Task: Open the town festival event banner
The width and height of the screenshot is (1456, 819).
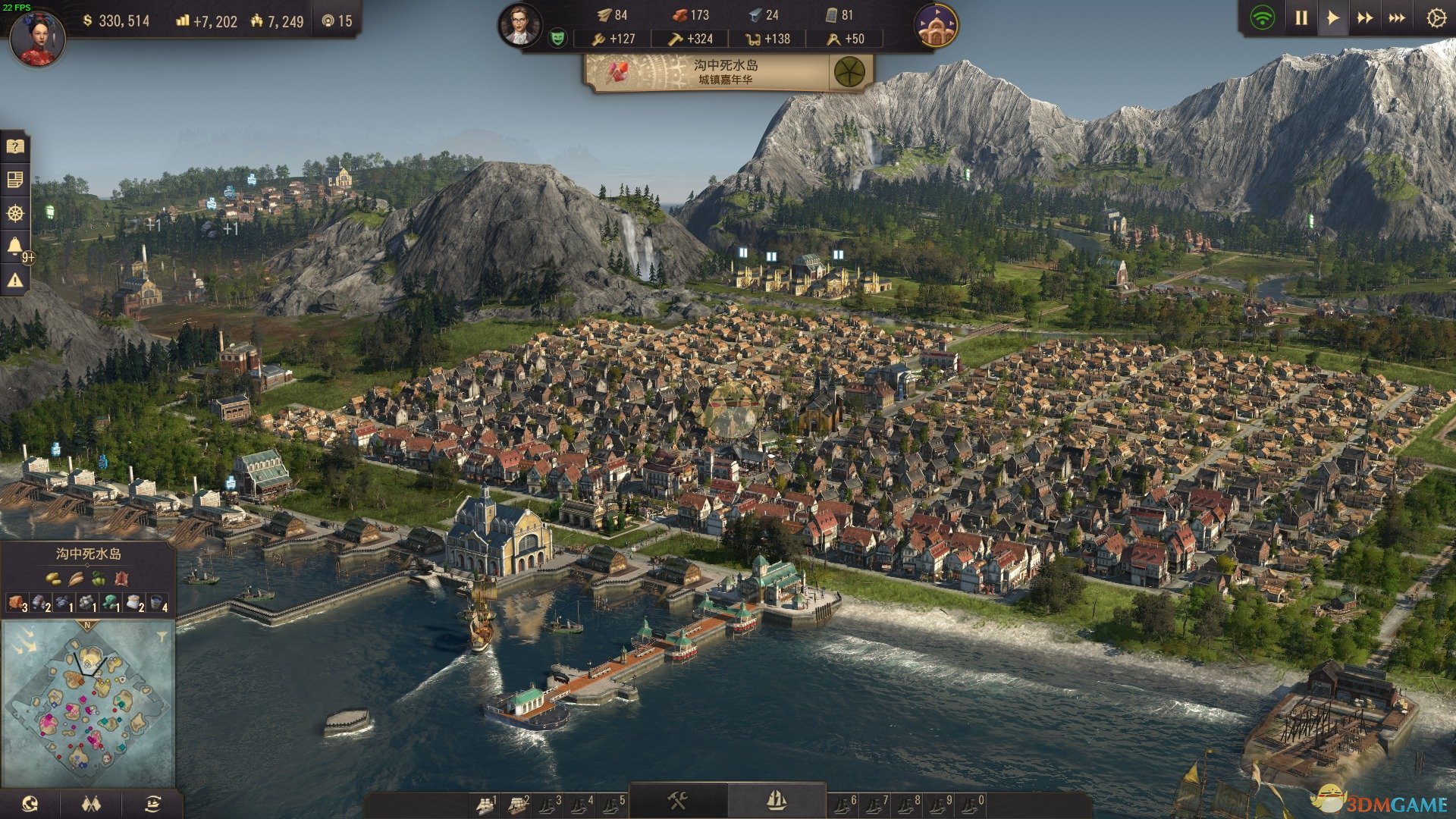Action: (728, 73)
